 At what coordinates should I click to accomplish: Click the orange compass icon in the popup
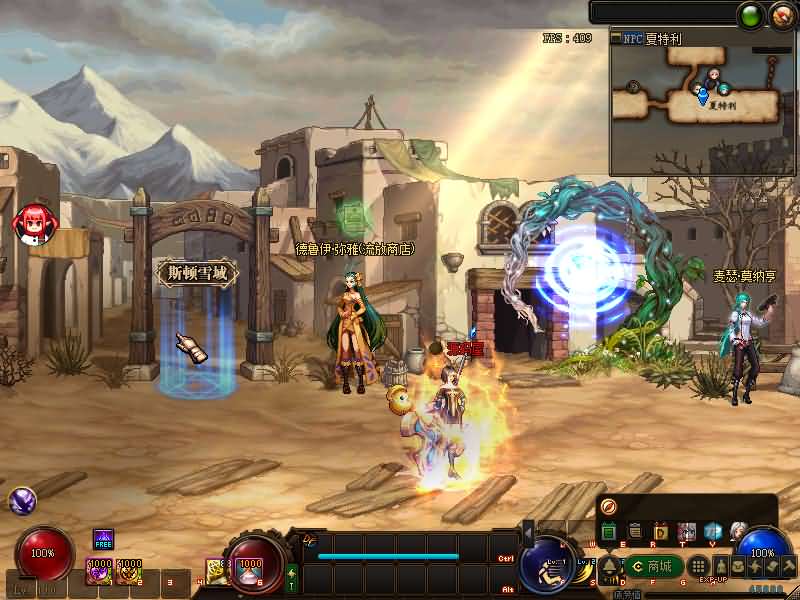pyautogui.click(x=609, y=506)
